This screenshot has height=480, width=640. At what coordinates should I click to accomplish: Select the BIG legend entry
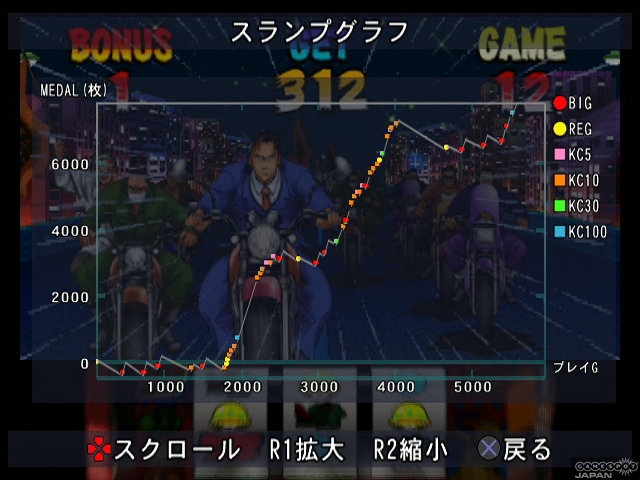(572, 103)
